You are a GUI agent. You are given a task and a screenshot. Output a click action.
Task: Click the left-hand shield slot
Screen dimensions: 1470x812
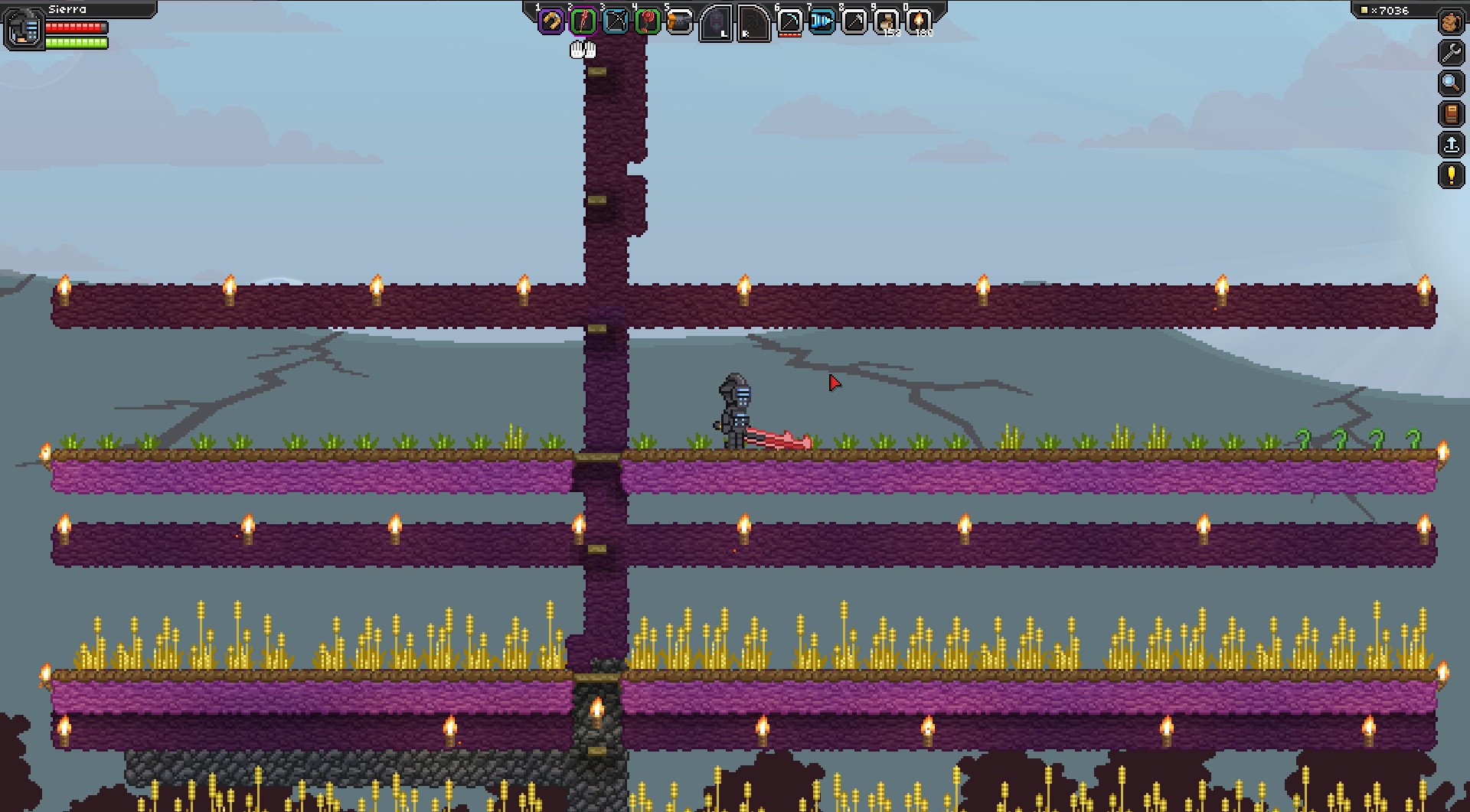pos(717,23)
